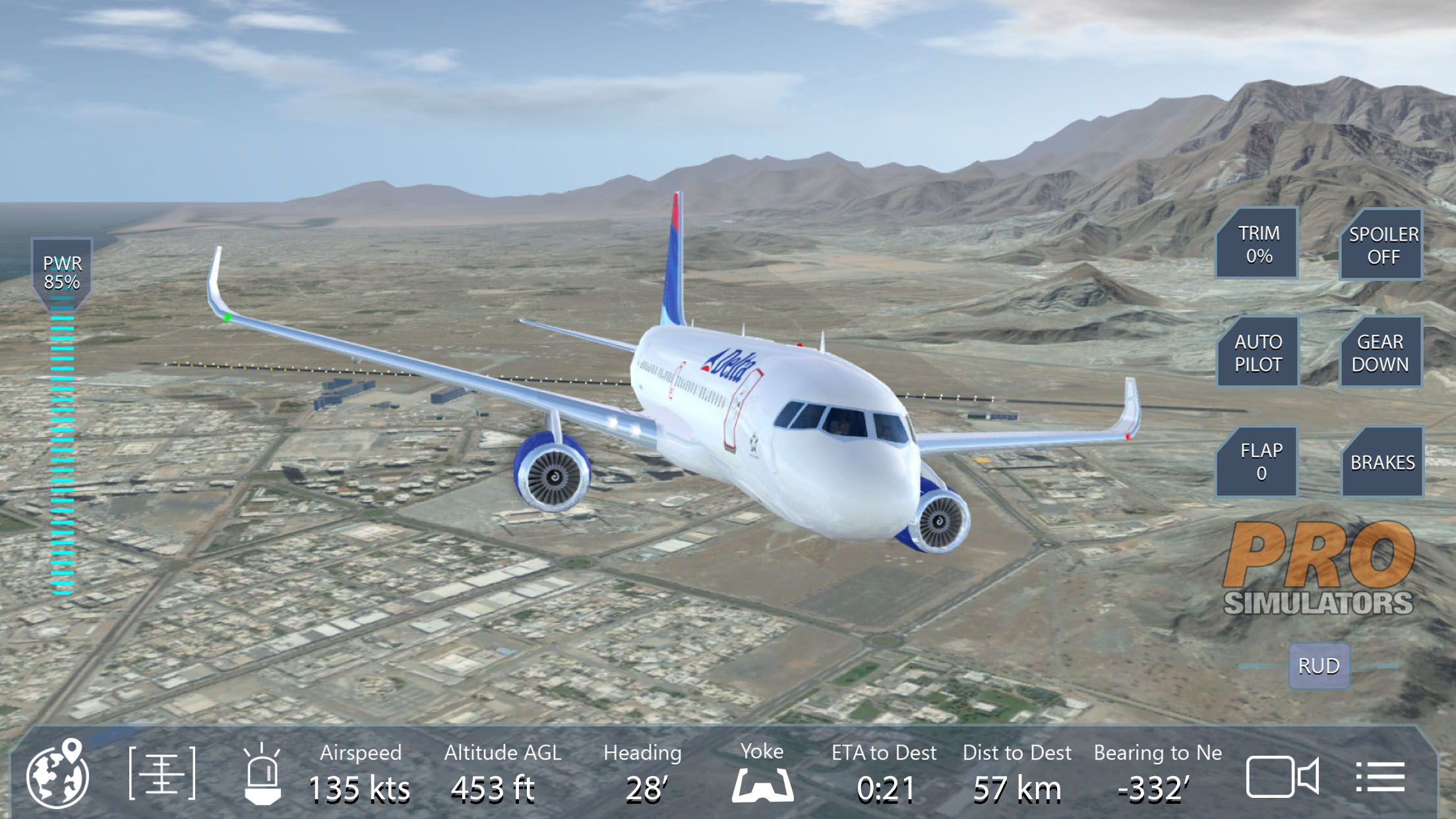Toggle the GEAR DOWN button

pyautogui.click(x=1380, y=353)
